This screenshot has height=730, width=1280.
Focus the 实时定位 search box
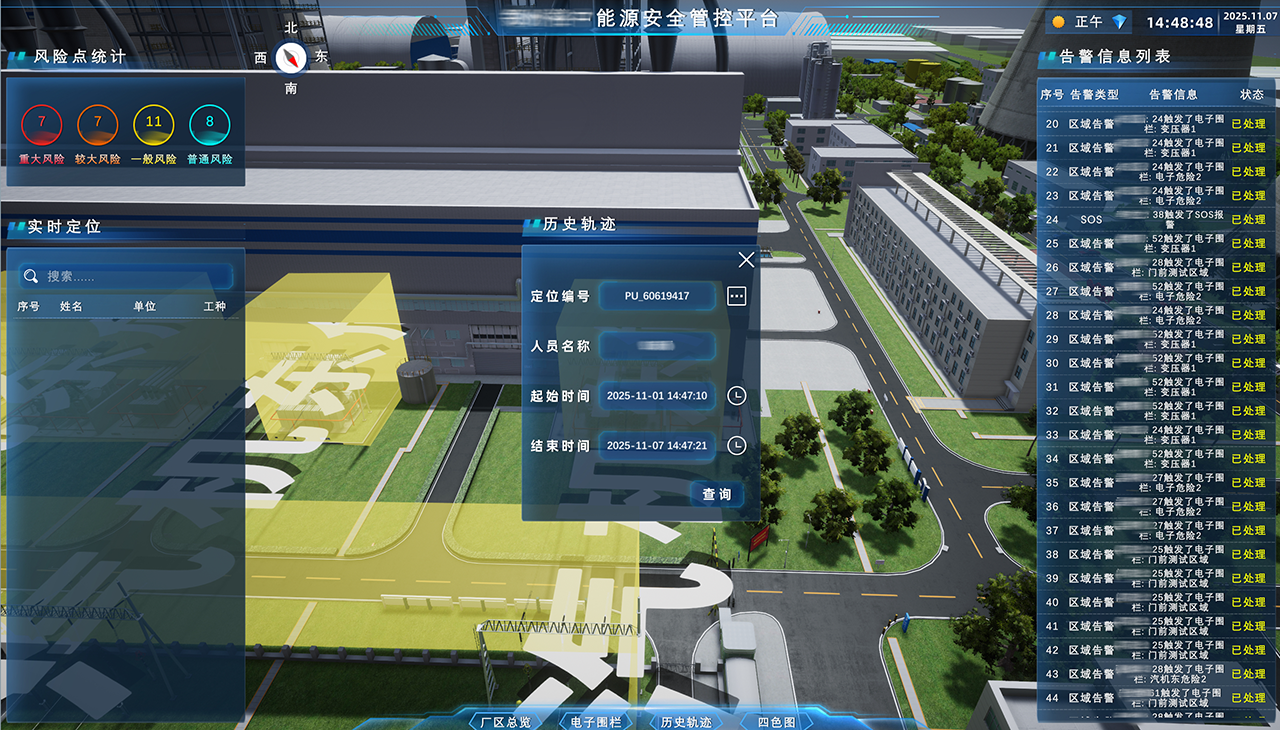coord(127,276)
